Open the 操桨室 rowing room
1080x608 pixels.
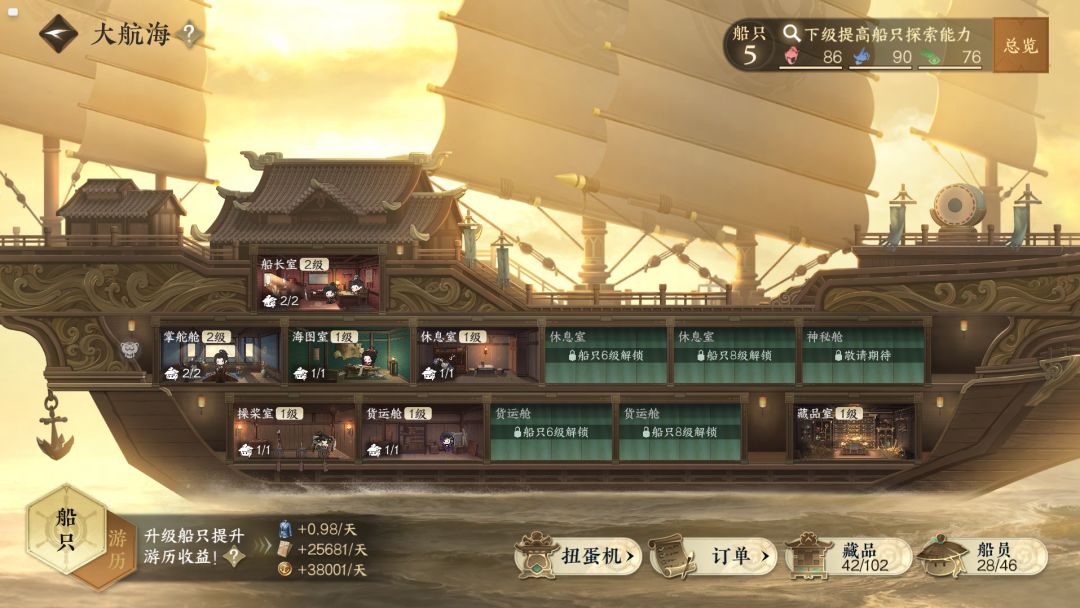[x=294, y=432]
